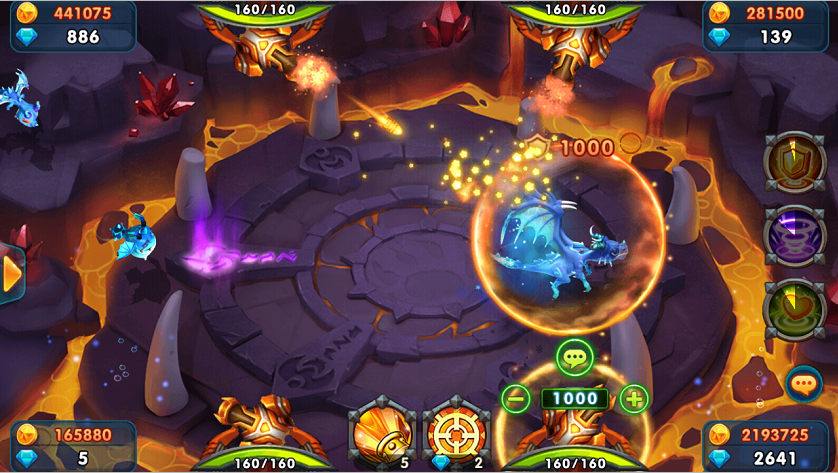Increase the cannon bet with the plus button
838x473 pixels.
633,398
